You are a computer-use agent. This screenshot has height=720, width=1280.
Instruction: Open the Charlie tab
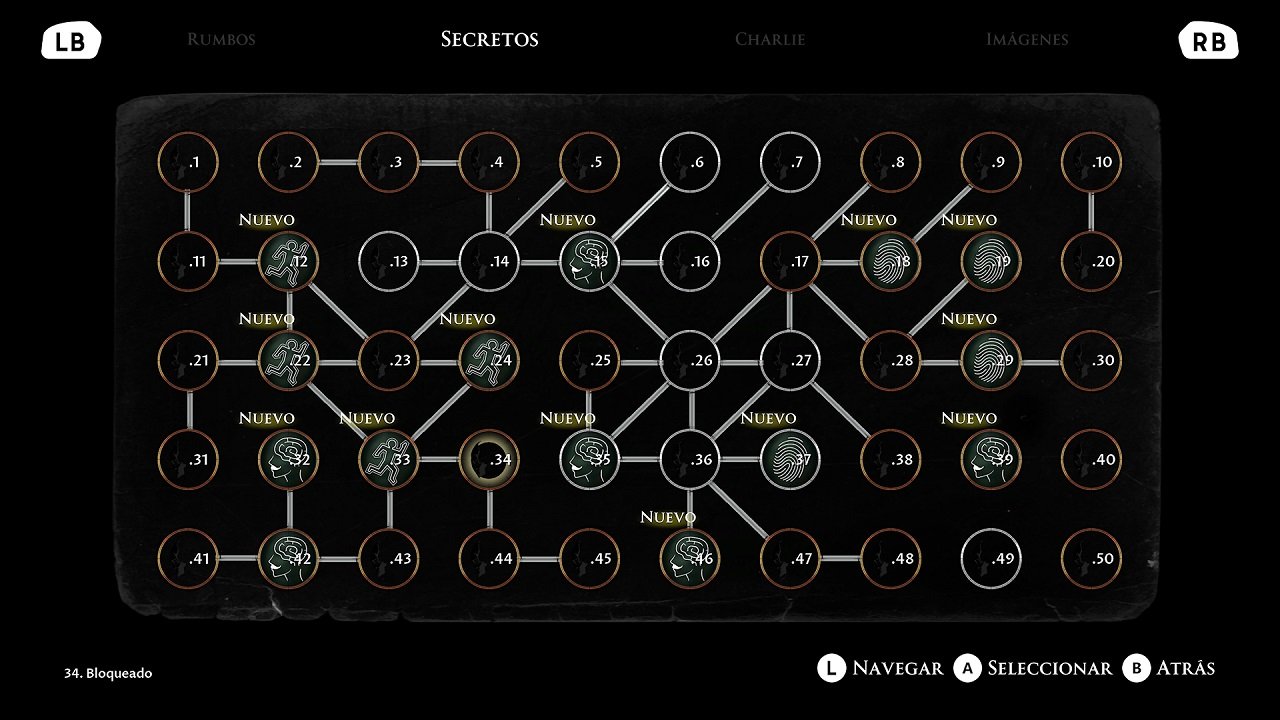pyautogui.click(x=769, y=40)
